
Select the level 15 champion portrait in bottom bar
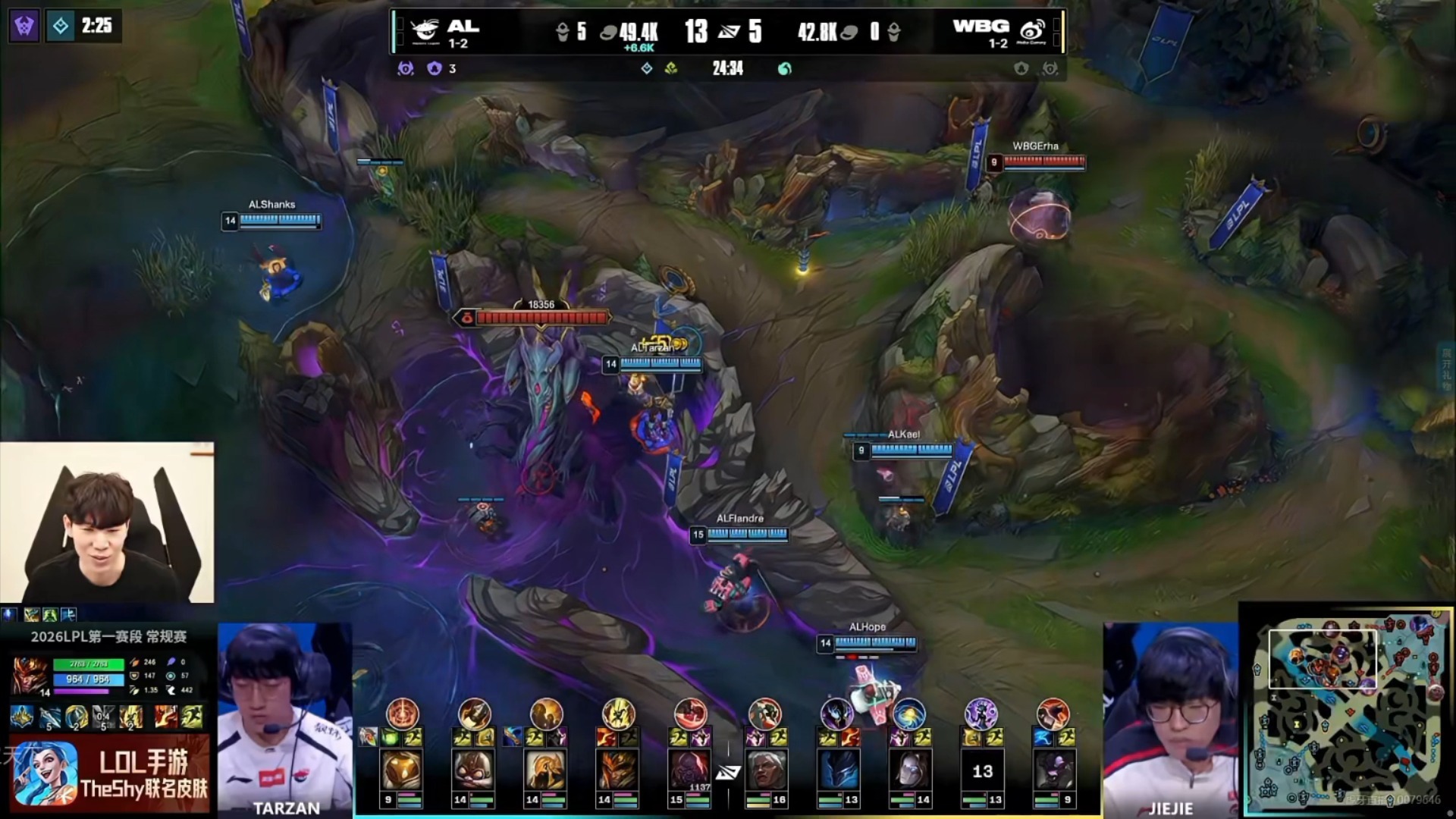tap(689, 770)
